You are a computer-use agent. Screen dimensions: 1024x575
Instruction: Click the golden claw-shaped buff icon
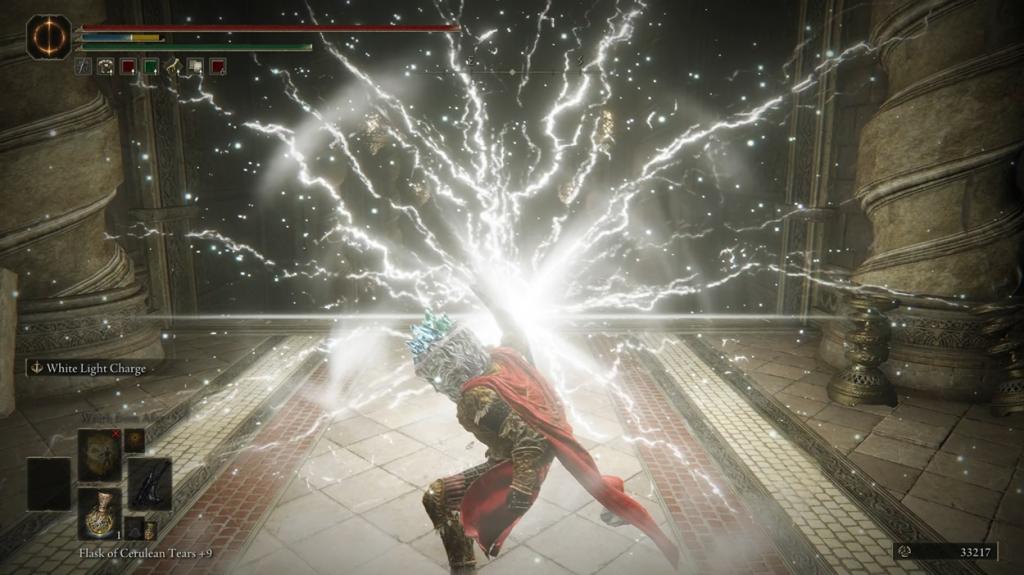(173, 67)
